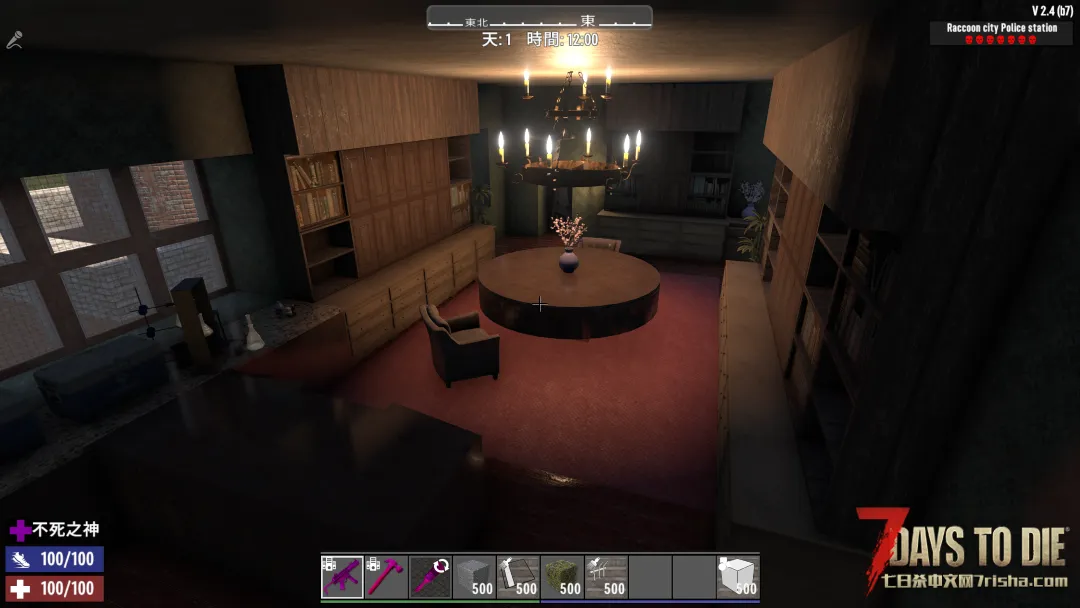The width and height of the screenshot is (1080, 608).
Task: Select the green hay block stack
Action: pos(562,577)
